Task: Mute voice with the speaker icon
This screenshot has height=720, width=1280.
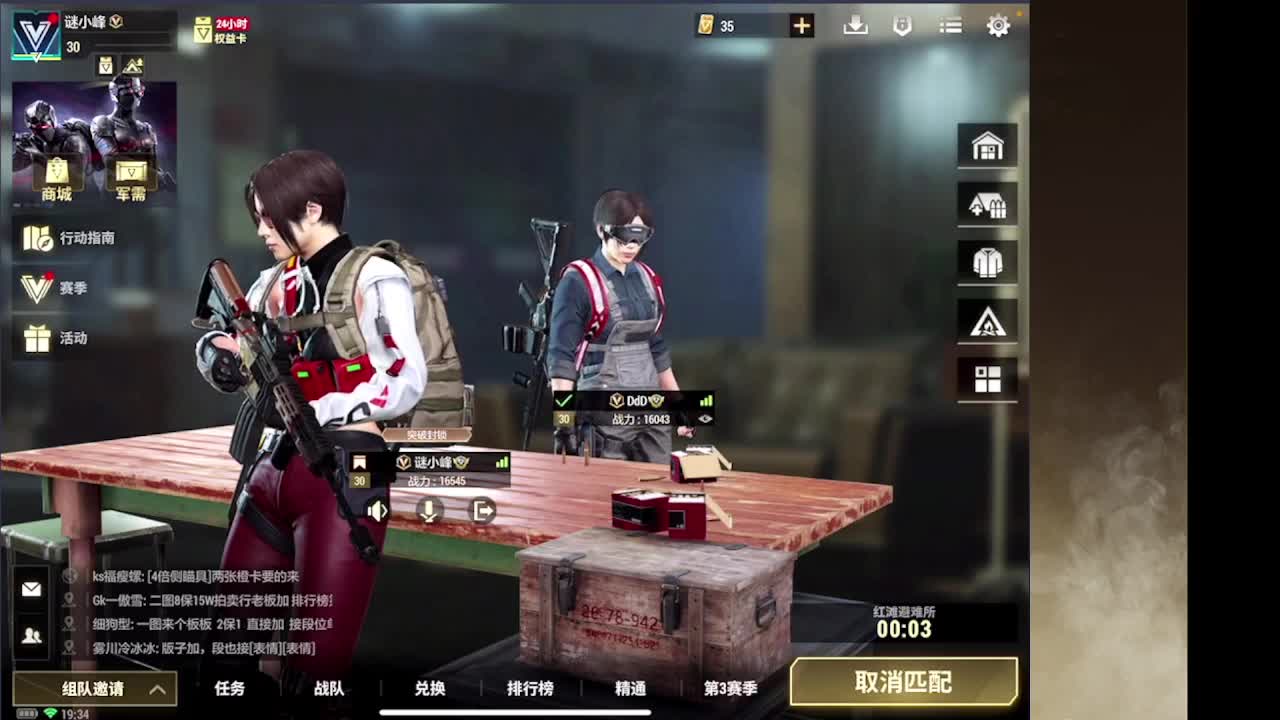Action: [x=376, y=511]
